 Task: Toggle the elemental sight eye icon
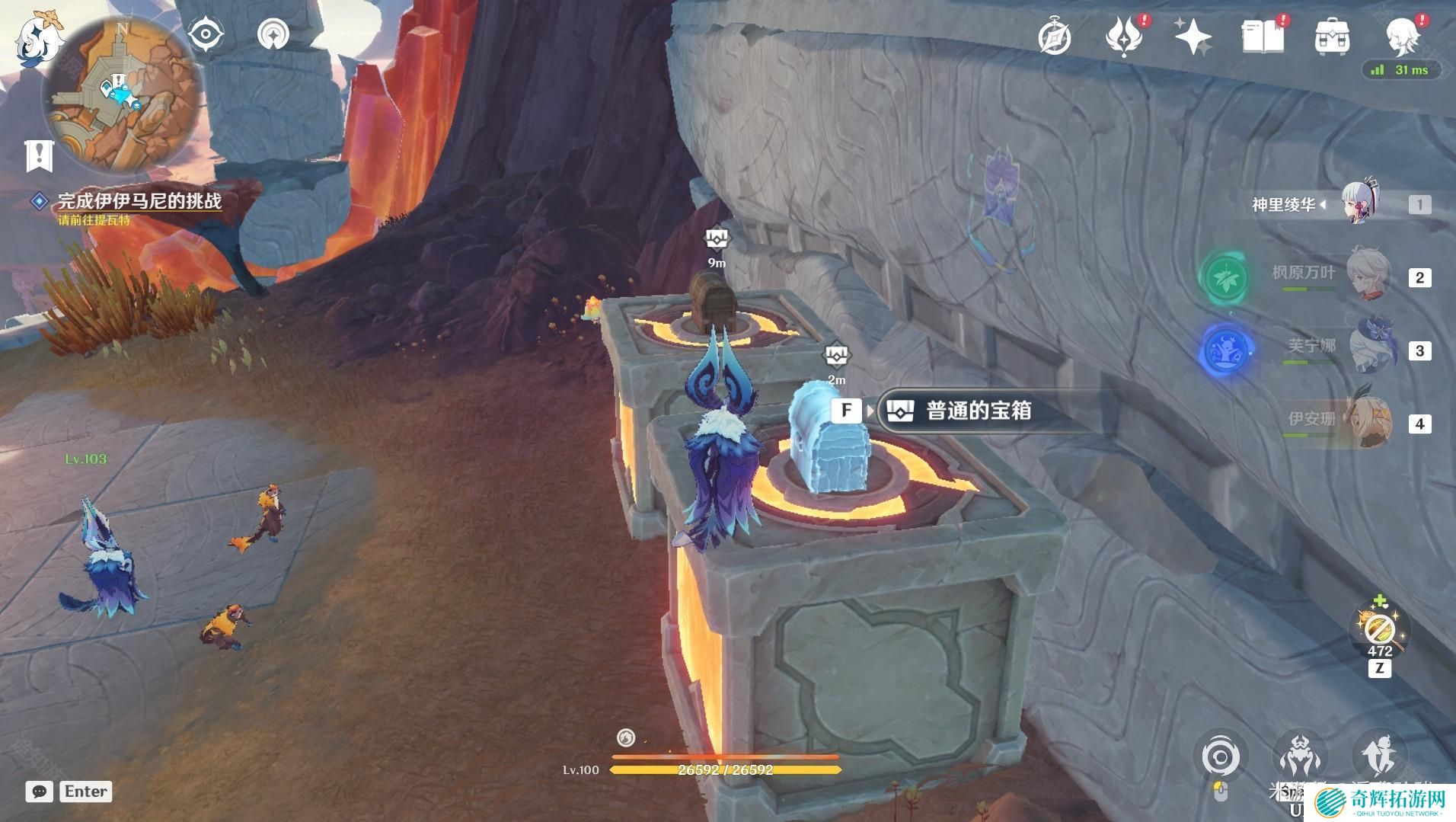(x=206, y=35)
